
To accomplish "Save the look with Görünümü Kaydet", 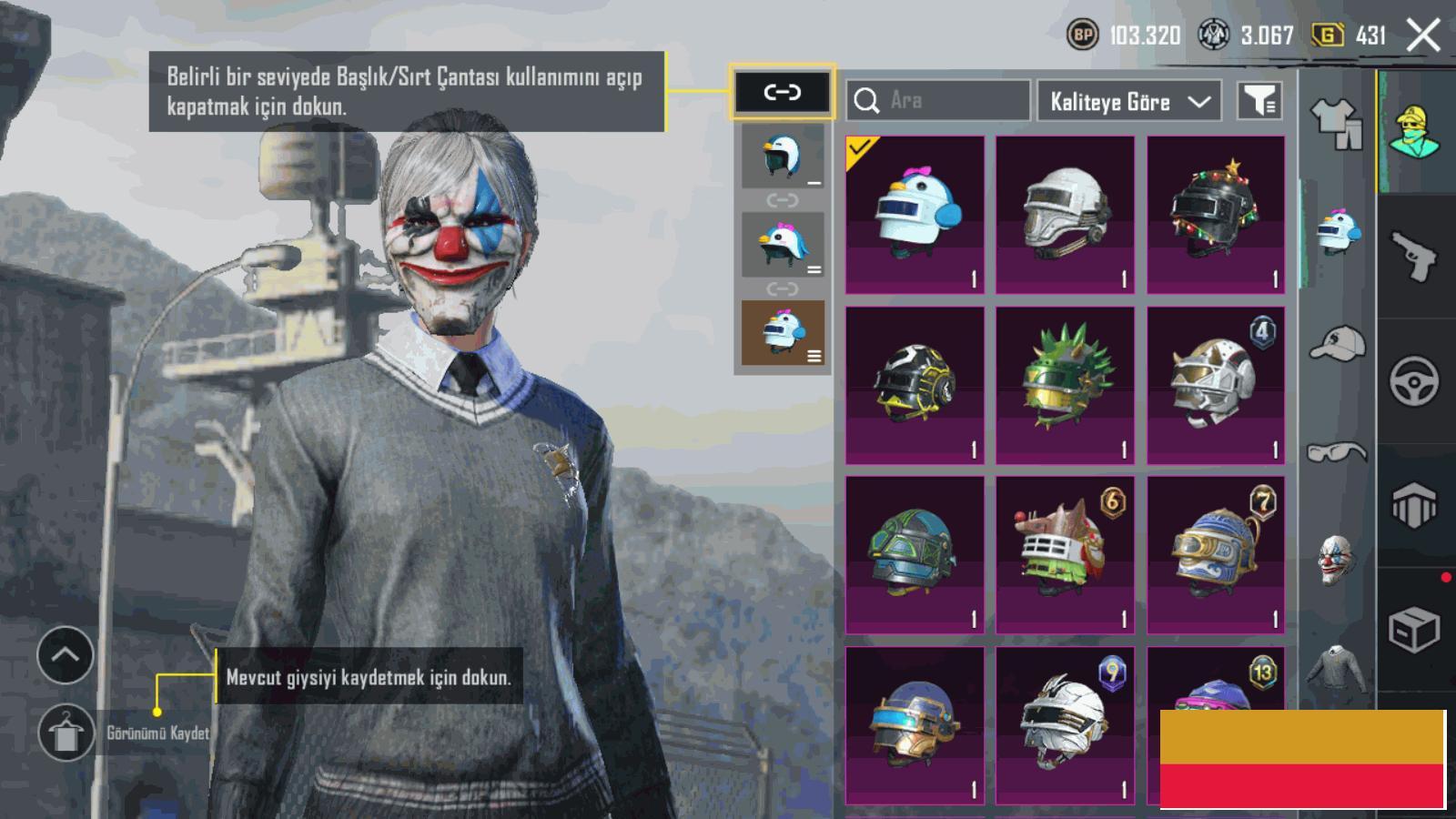I will pos(66,733).
